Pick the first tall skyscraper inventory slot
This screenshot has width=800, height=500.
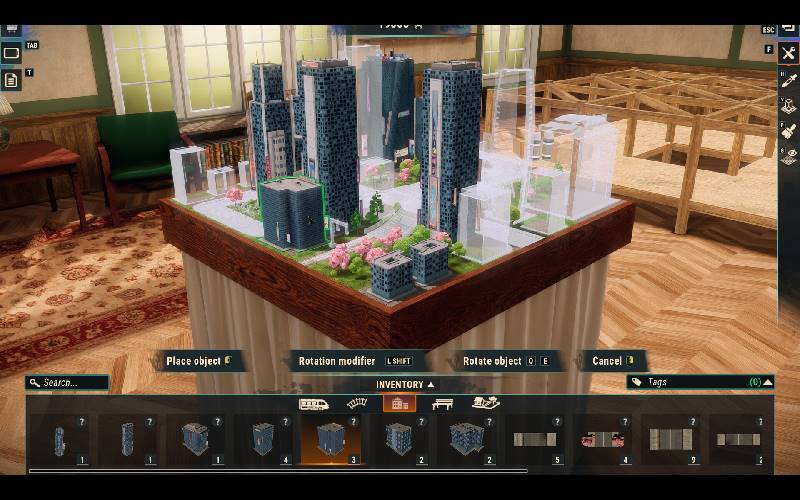59,439
